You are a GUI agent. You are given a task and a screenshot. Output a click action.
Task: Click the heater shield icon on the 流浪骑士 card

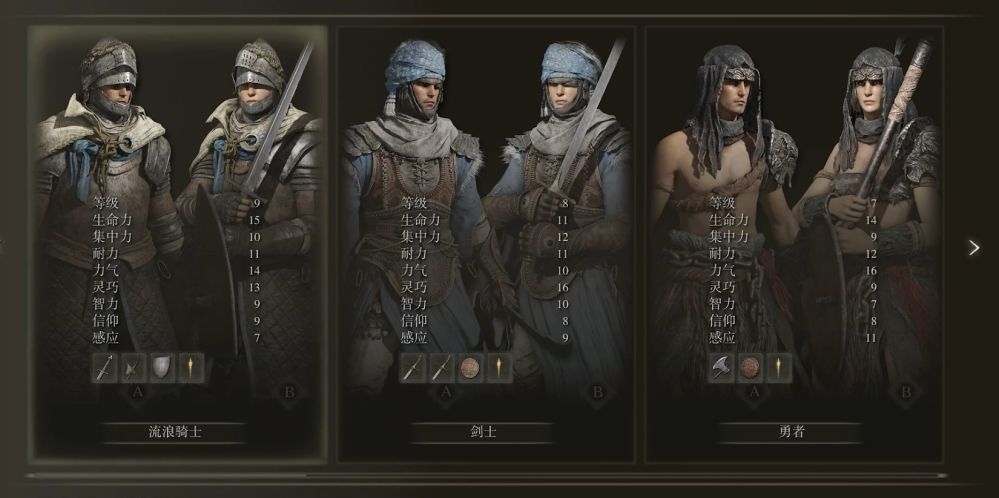point(161,367)
